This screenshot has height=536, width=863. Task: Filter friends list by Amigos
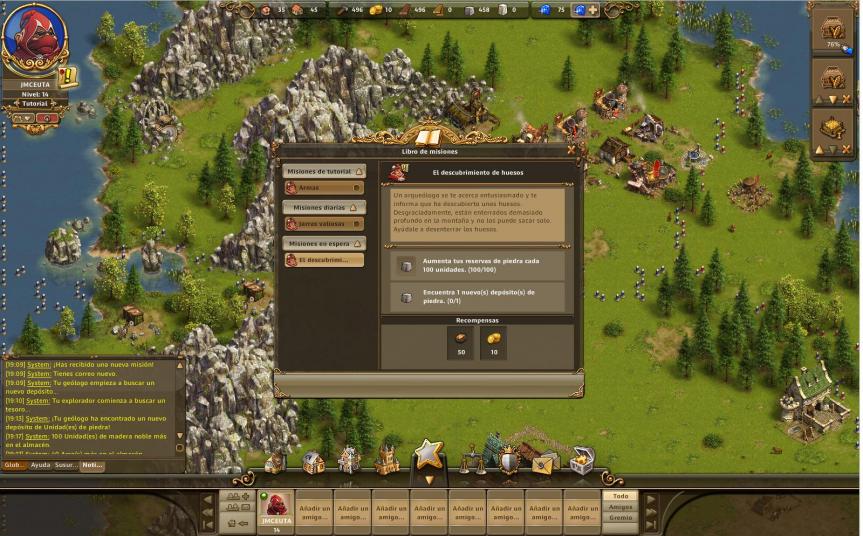[x=620, y=507]
